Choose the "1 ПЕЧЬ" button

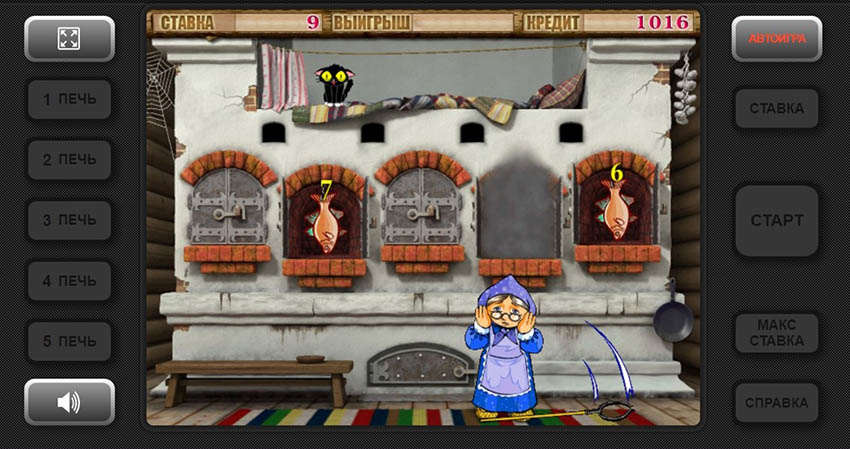pyautogui.click(x=69, y=100)
